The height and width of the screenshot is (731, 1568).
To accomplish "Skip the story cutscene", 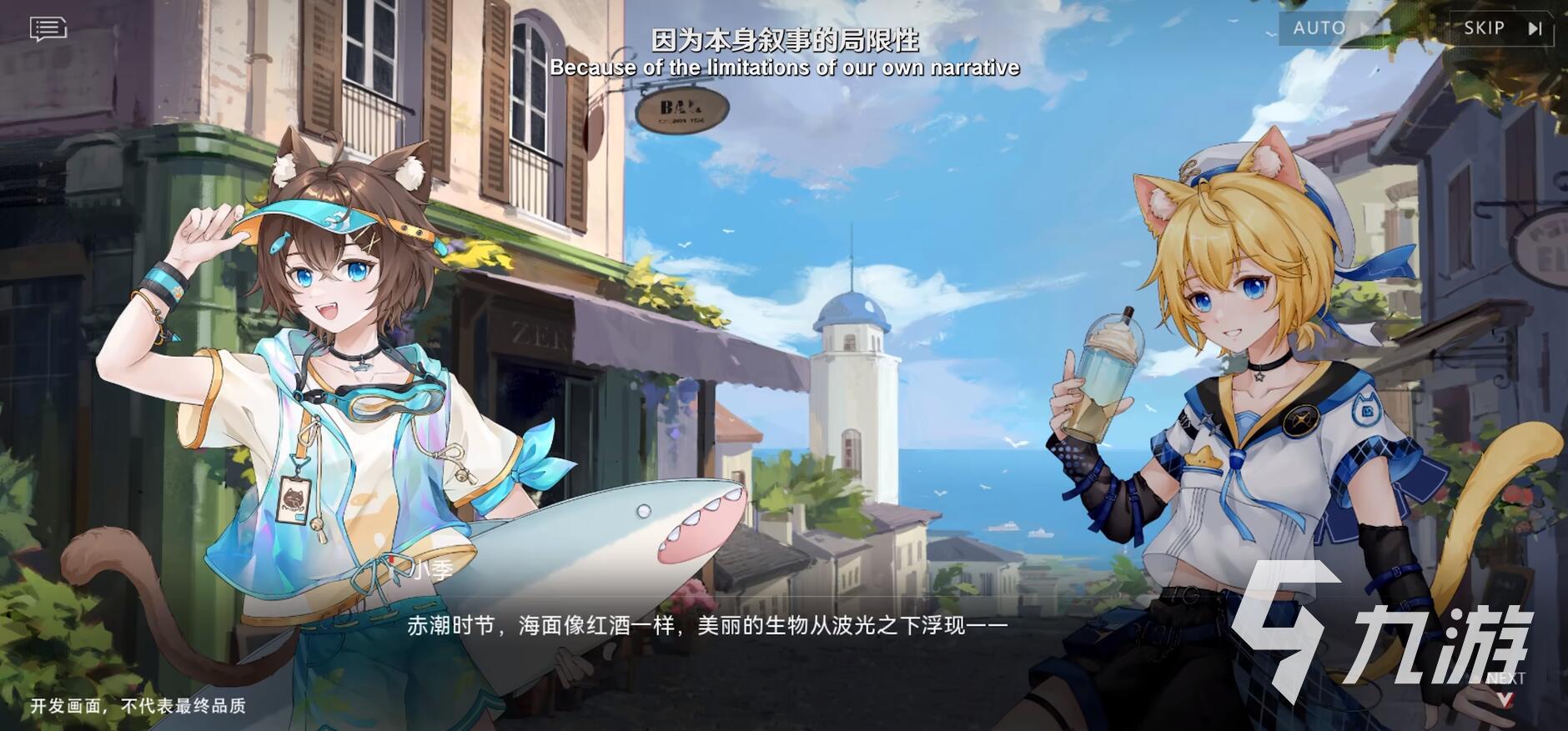I will [1502, 28].
